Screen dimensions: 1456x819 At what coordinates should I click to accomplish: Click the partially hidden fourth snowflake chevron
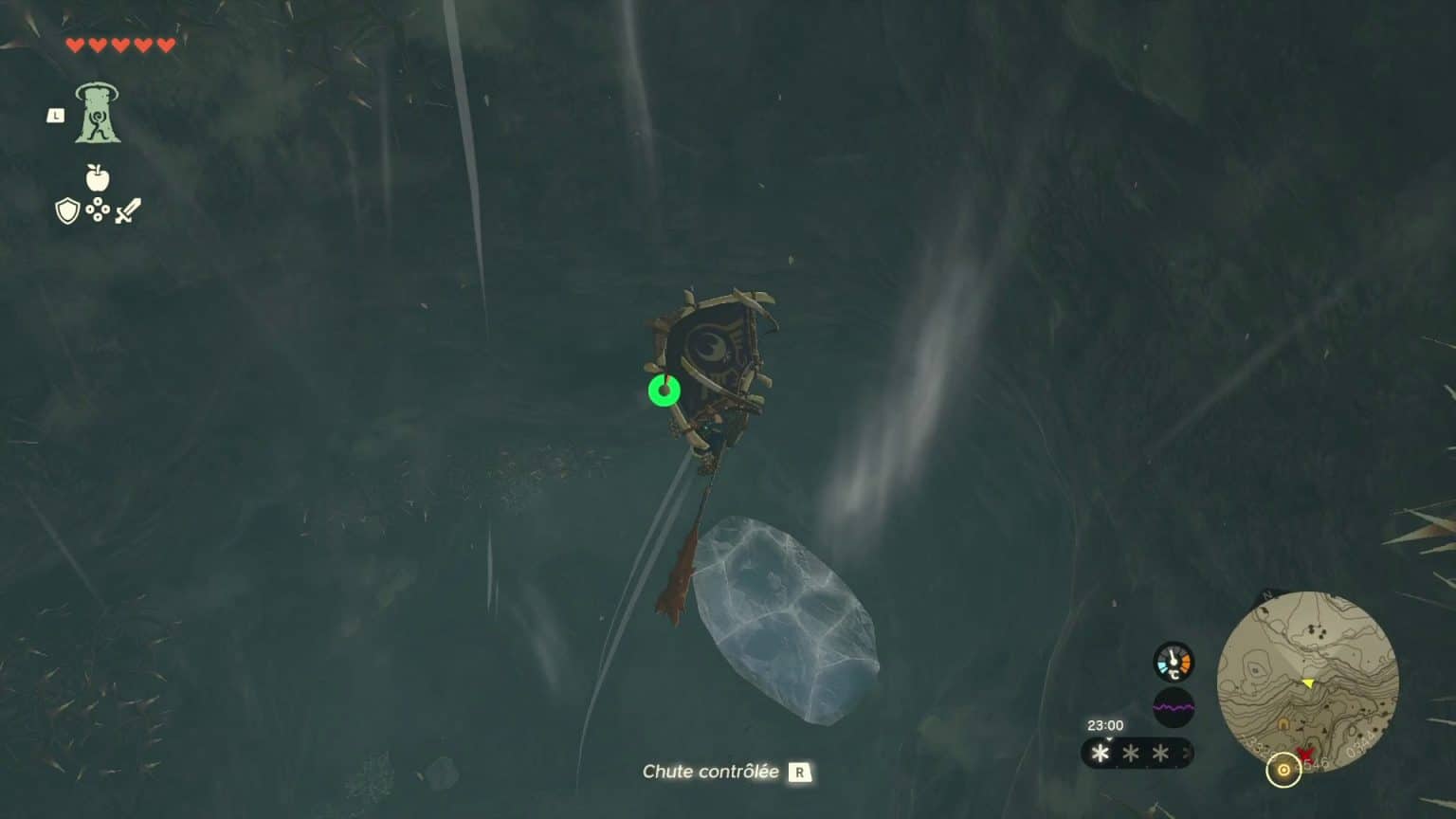click(x=1188, y=751)
